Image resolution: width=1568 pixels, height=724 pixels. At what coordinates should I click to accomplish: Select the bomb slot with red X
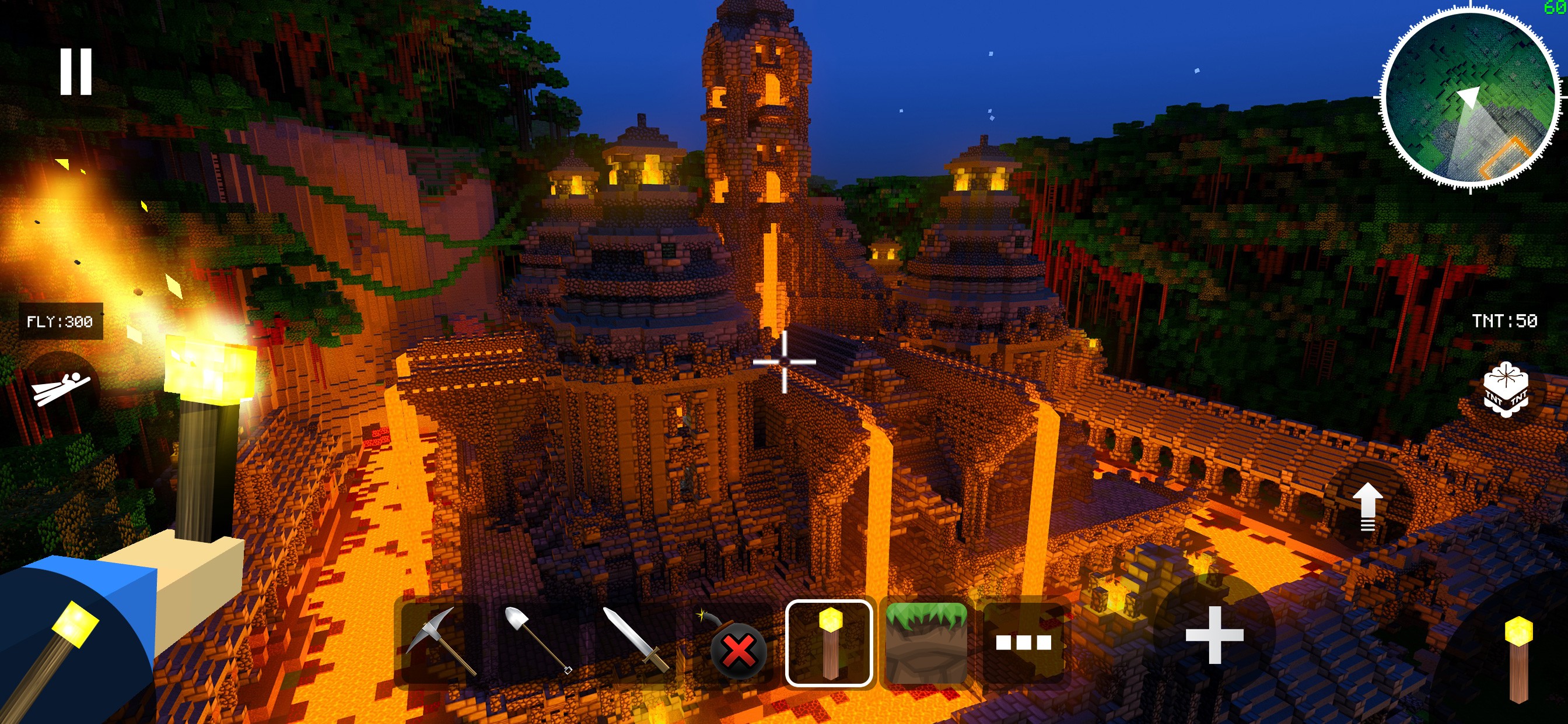(x=732, y=643)
